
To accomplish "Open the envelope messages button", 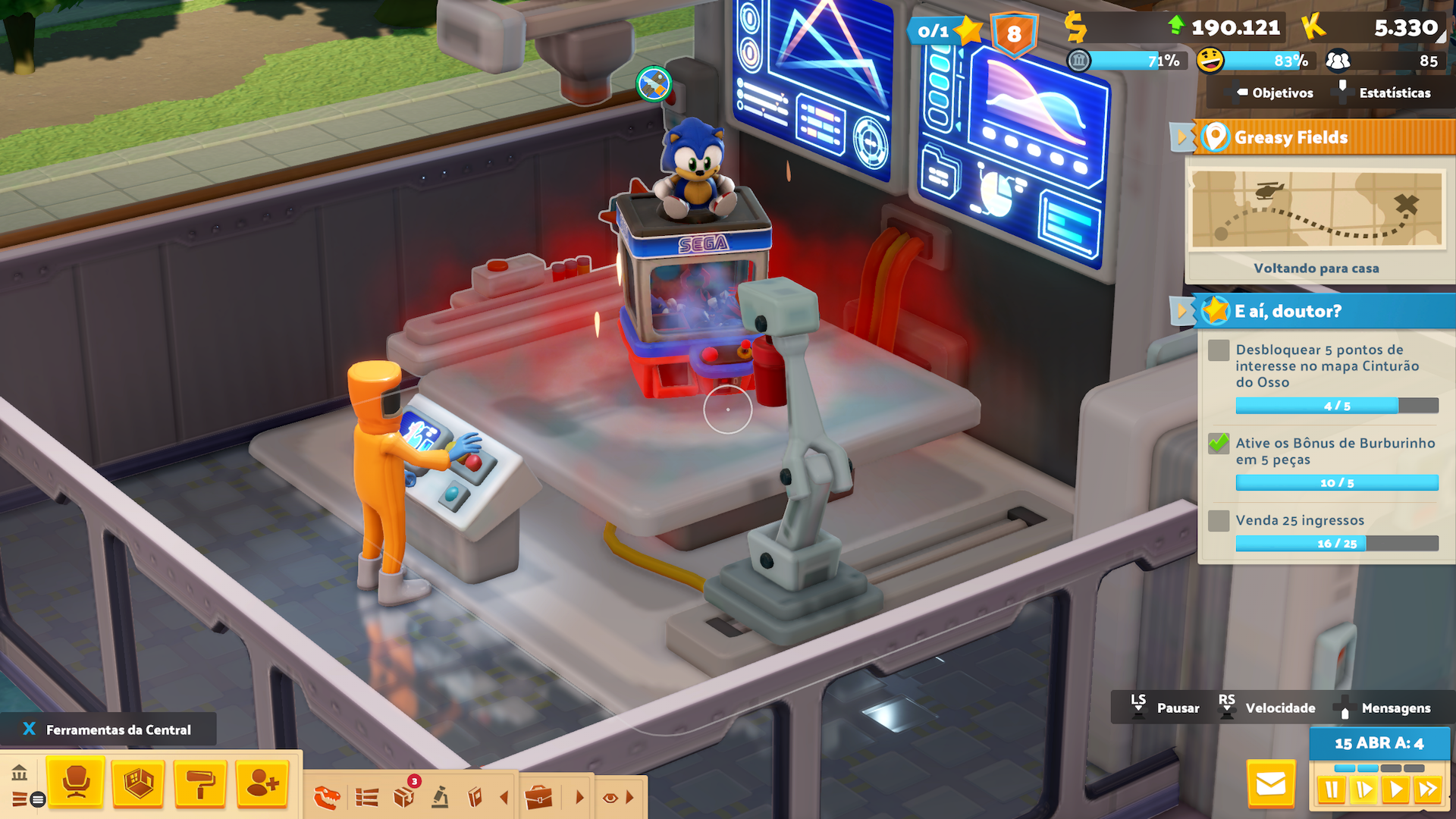I will pyautogui.click(x=1270, y=783).
